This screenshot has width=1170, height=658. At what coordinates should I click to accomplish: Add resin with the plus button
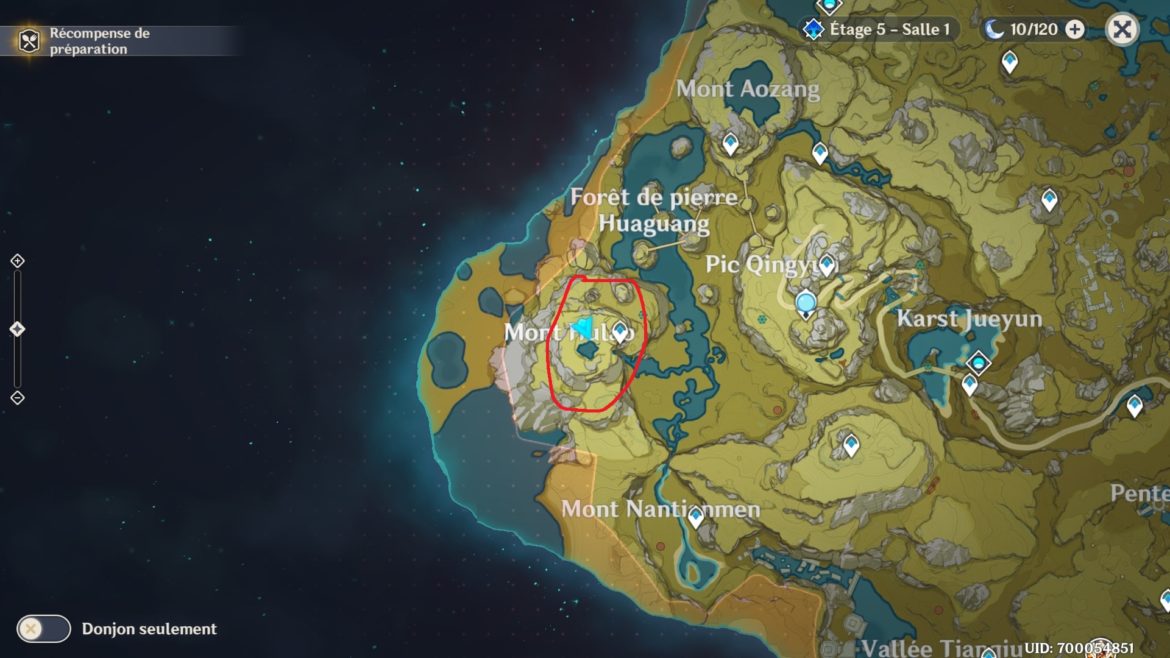click(x=1075, y=29)
